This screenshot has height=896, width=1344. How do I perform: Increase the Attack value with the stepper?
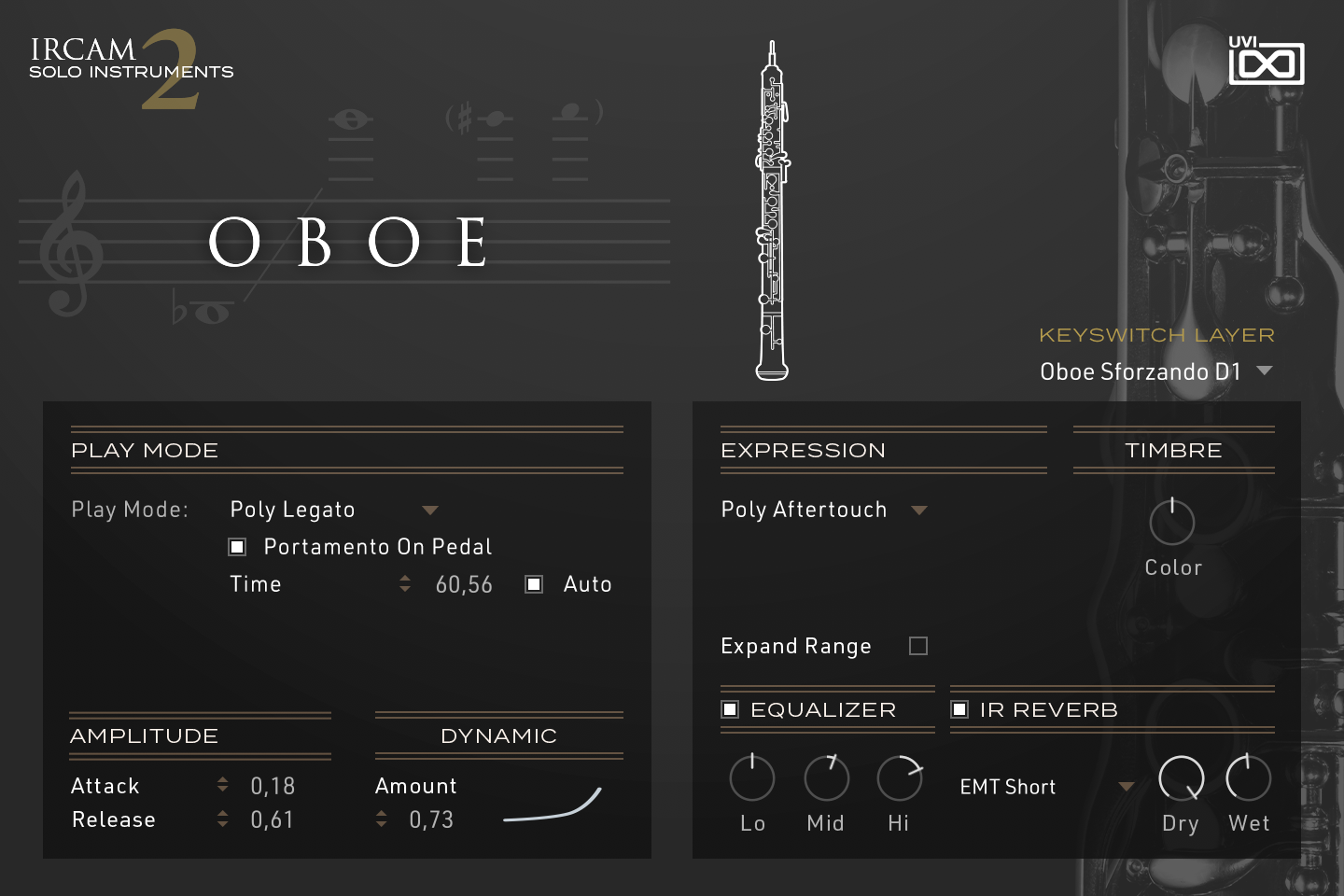coord(222,779)
